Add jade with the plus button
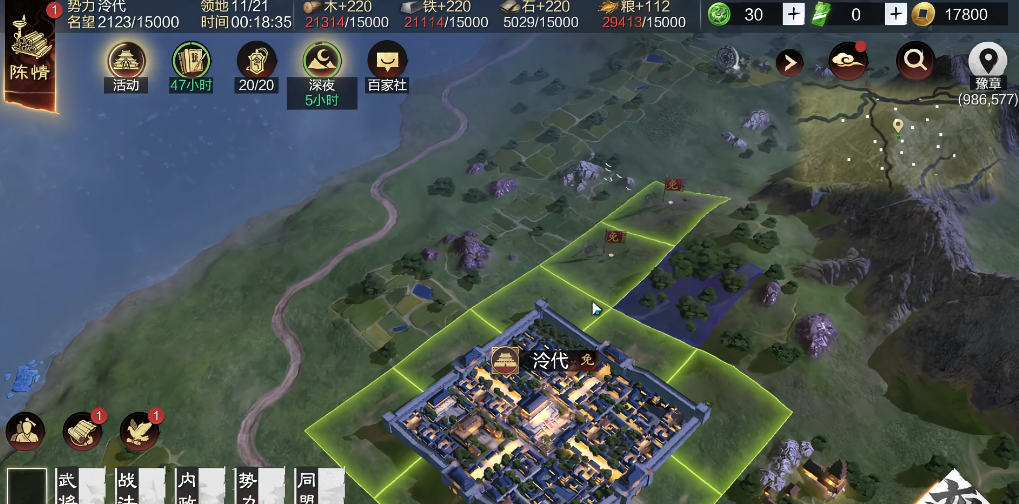The height and width of the screenshot is (504, 1019). click(x=793, y=14)
